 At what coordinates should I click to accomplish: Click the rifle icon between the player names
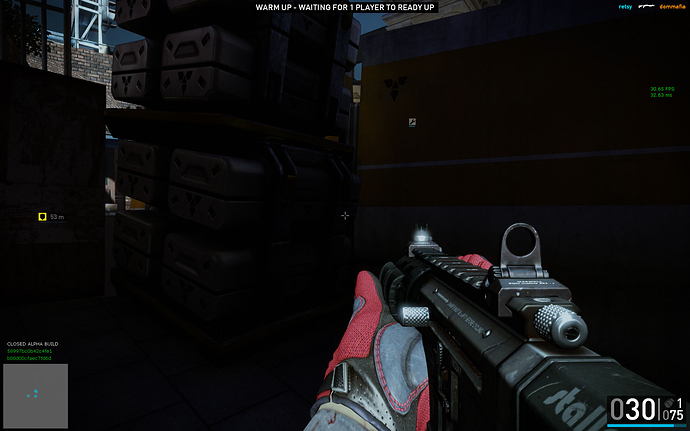point(647,7)
